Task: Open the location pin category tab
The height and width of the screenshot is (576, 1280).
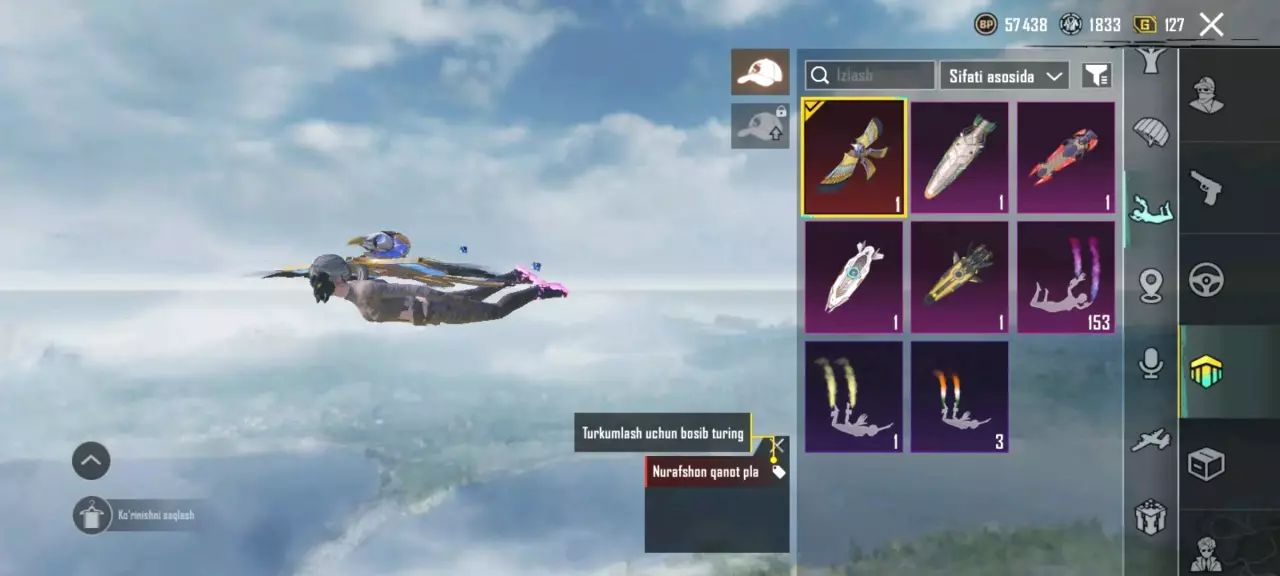Action: pos(1151,286)
